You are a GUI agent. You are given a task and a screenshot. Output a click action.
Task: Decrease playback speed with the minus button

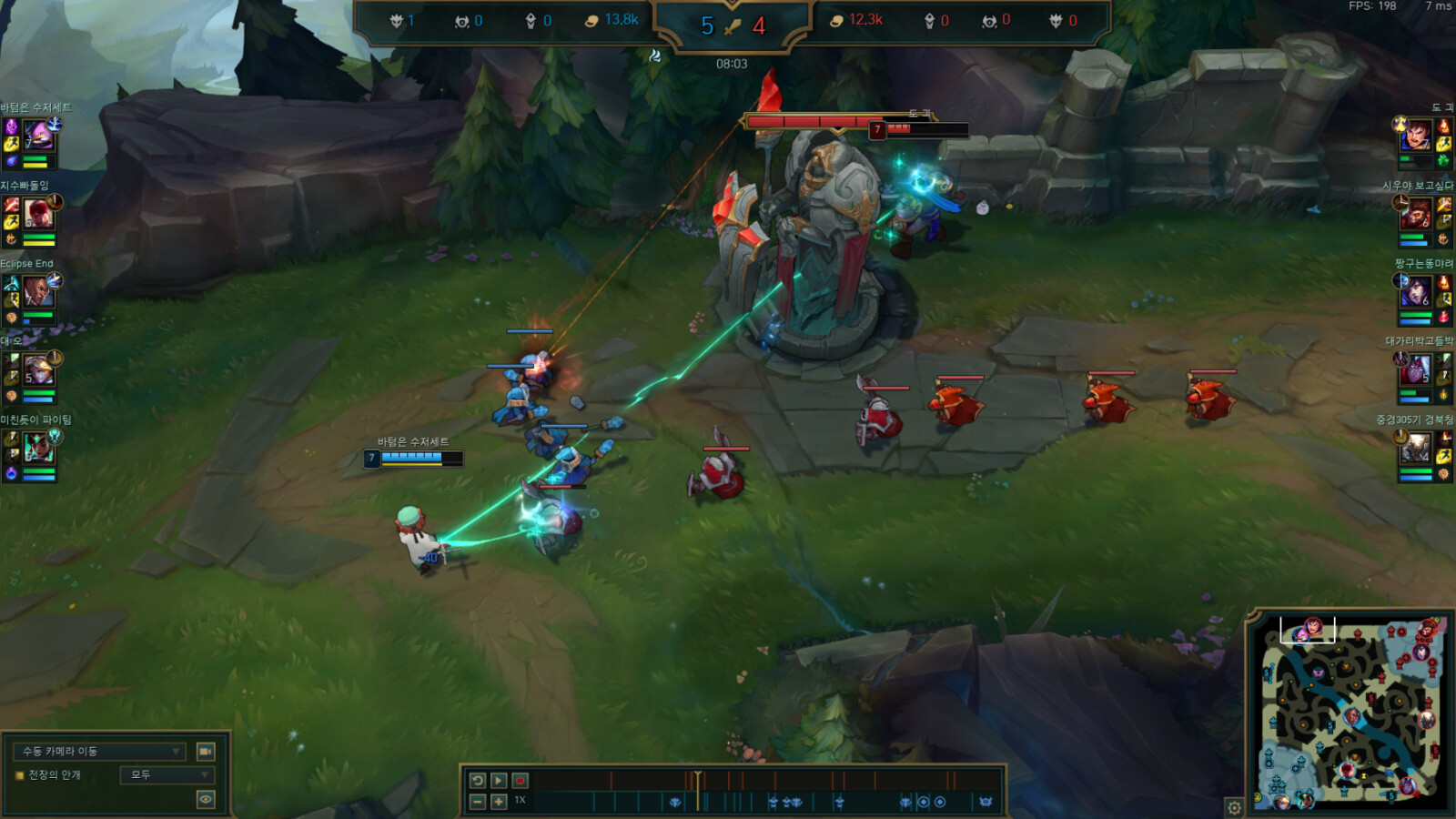478,801
